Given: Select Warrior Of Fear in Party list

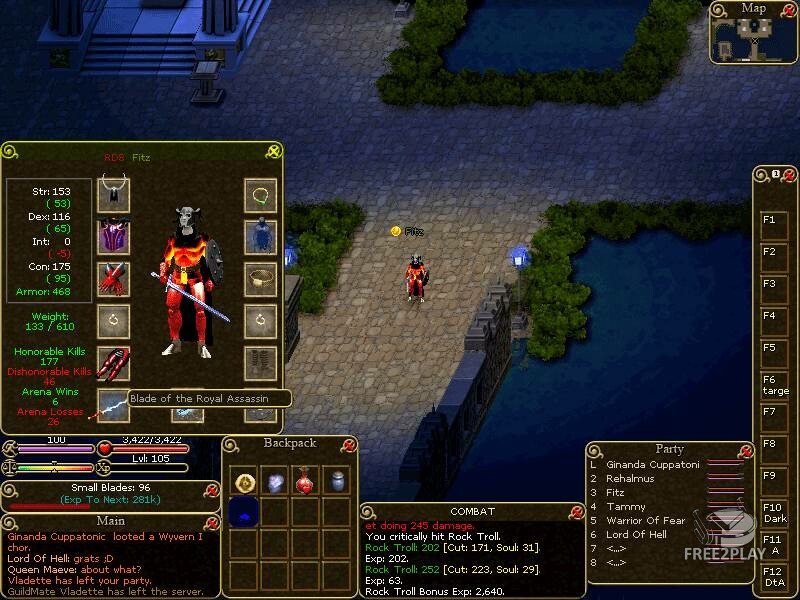Looking at the screenshot, I should coord(645,521).
